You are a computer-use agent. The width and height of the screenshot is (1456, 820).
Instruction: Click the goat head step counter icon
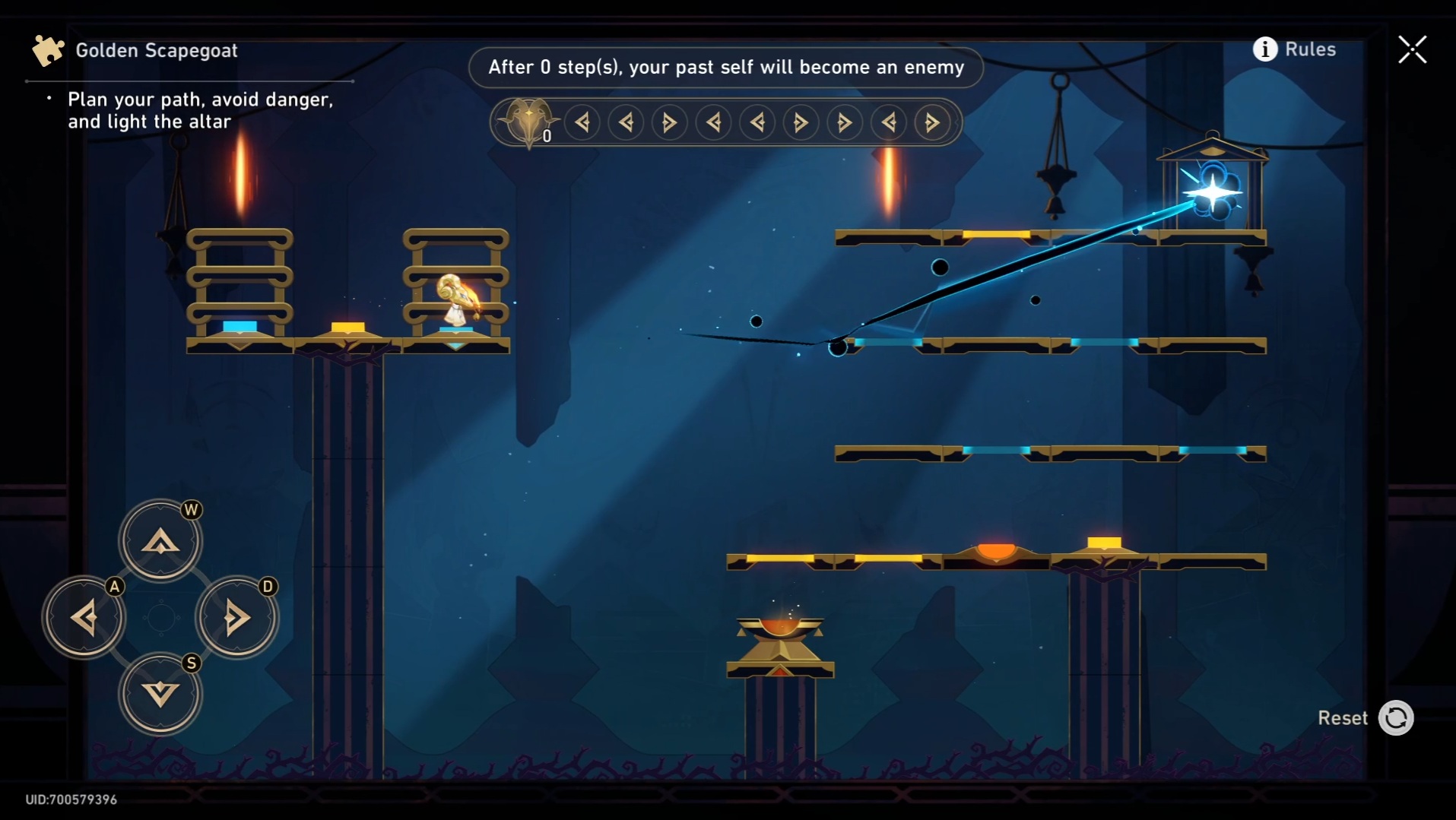tap(528, 122)
